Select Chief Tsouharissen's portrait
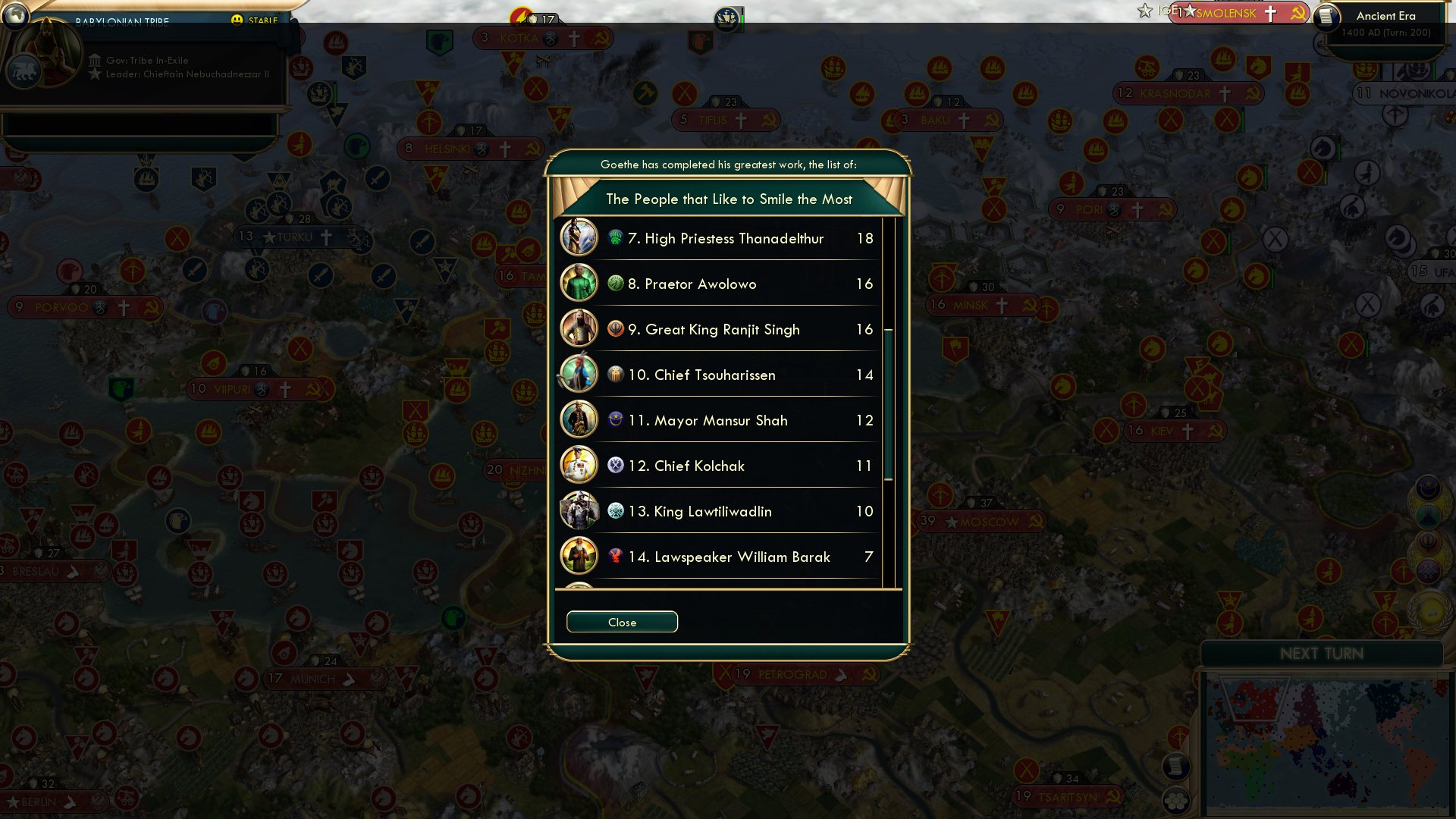Image resolution: width=1456 pixels, height=819 pixels. 579,375
